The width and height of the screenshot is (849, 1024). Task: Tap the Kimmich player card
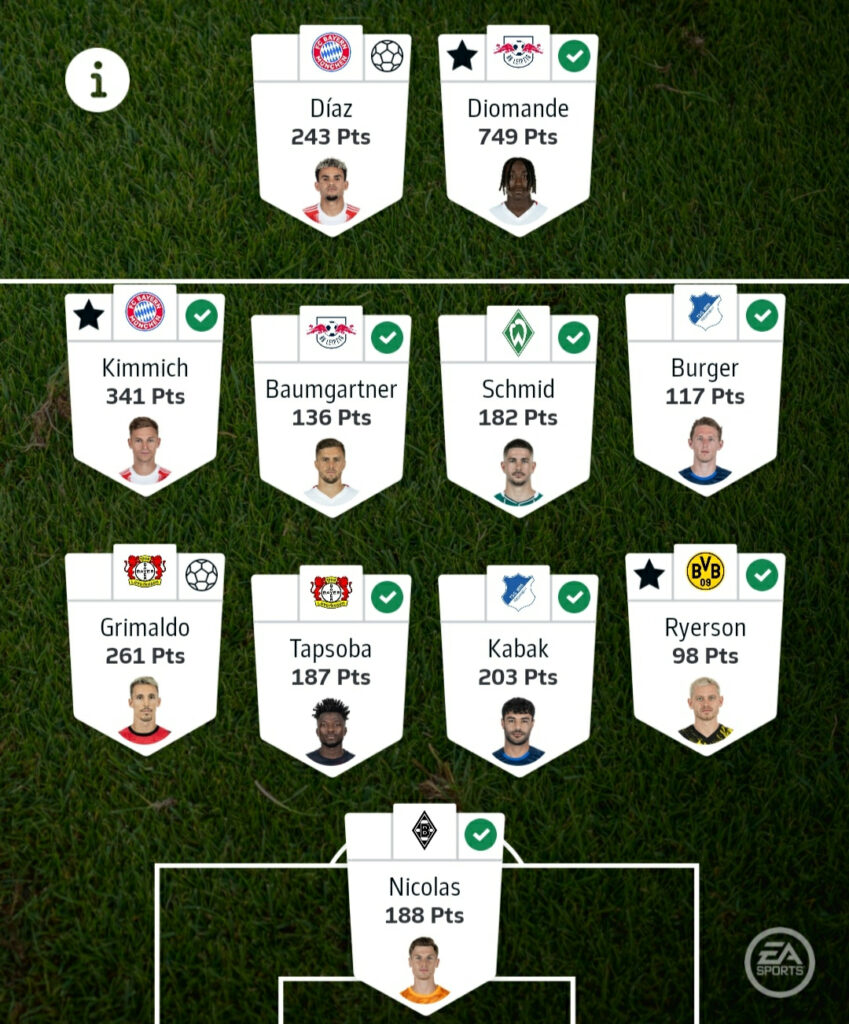[145, 390]
